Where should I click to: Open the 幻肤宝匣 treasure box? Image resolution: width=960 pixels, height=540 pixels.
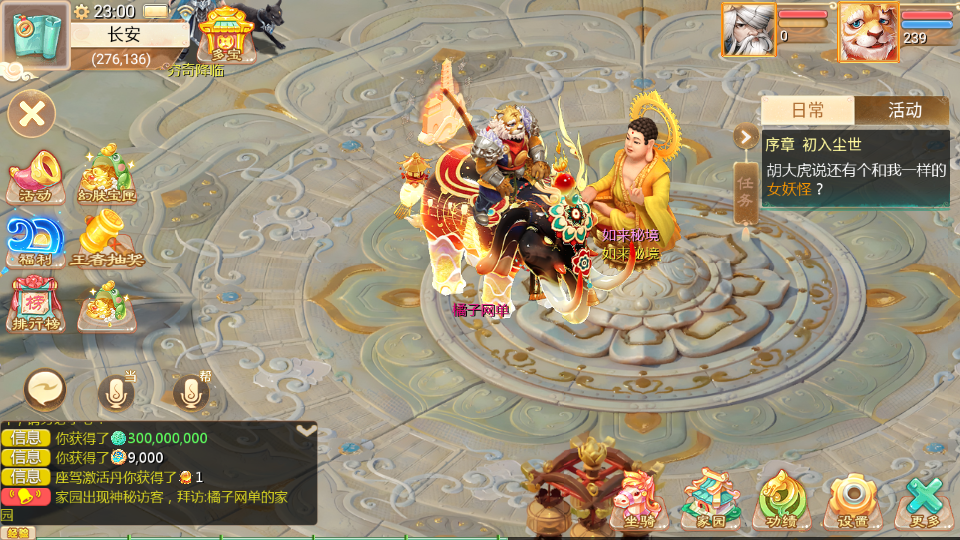click(108, 174)
